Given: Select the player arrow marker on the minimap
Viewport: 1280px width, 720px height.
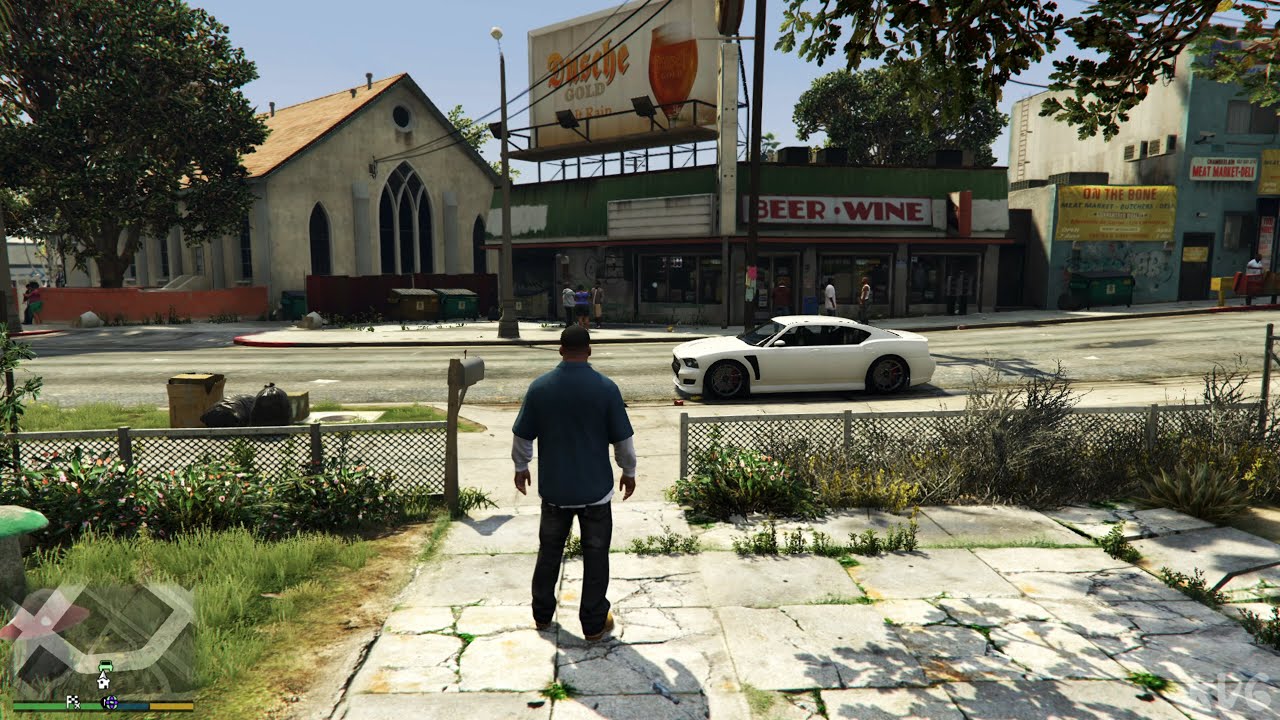Looking at the screenshot, I should tap(103, 674).
